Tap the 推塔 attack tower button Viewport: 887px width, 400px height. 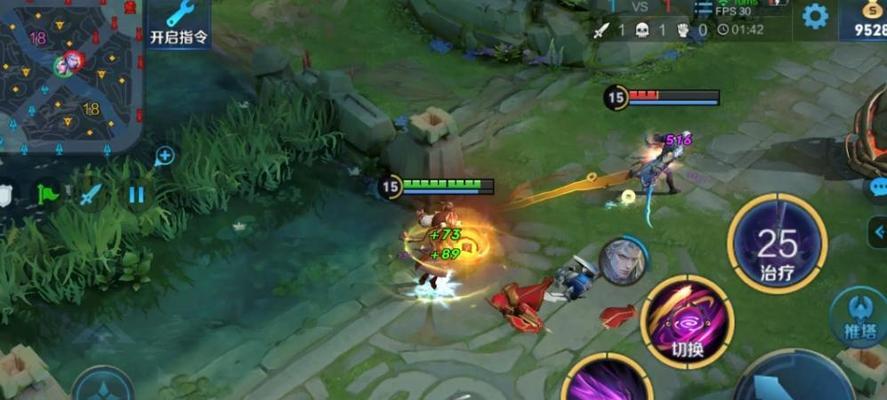(x=859, y=315)
